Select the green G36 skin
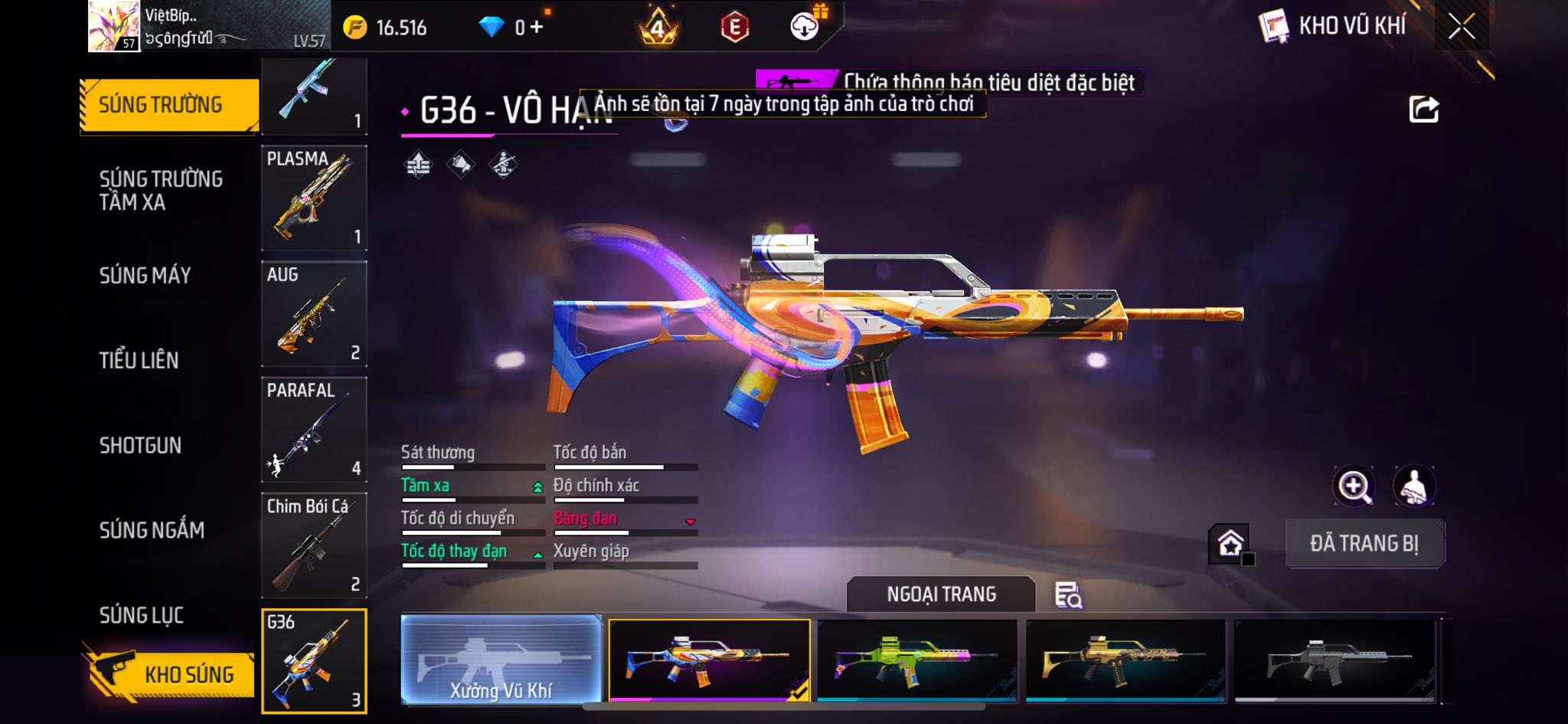1568x724 pixels. click(917, 659)
